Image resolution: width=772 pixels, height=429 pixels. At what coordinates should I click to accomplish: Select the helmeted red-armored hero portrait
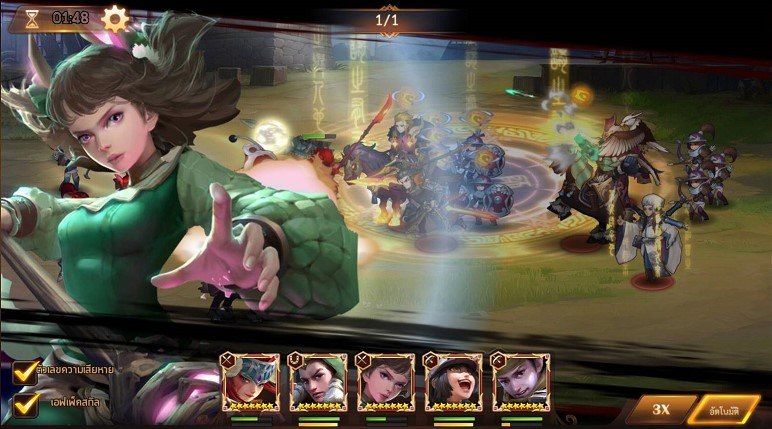(250, 381)
